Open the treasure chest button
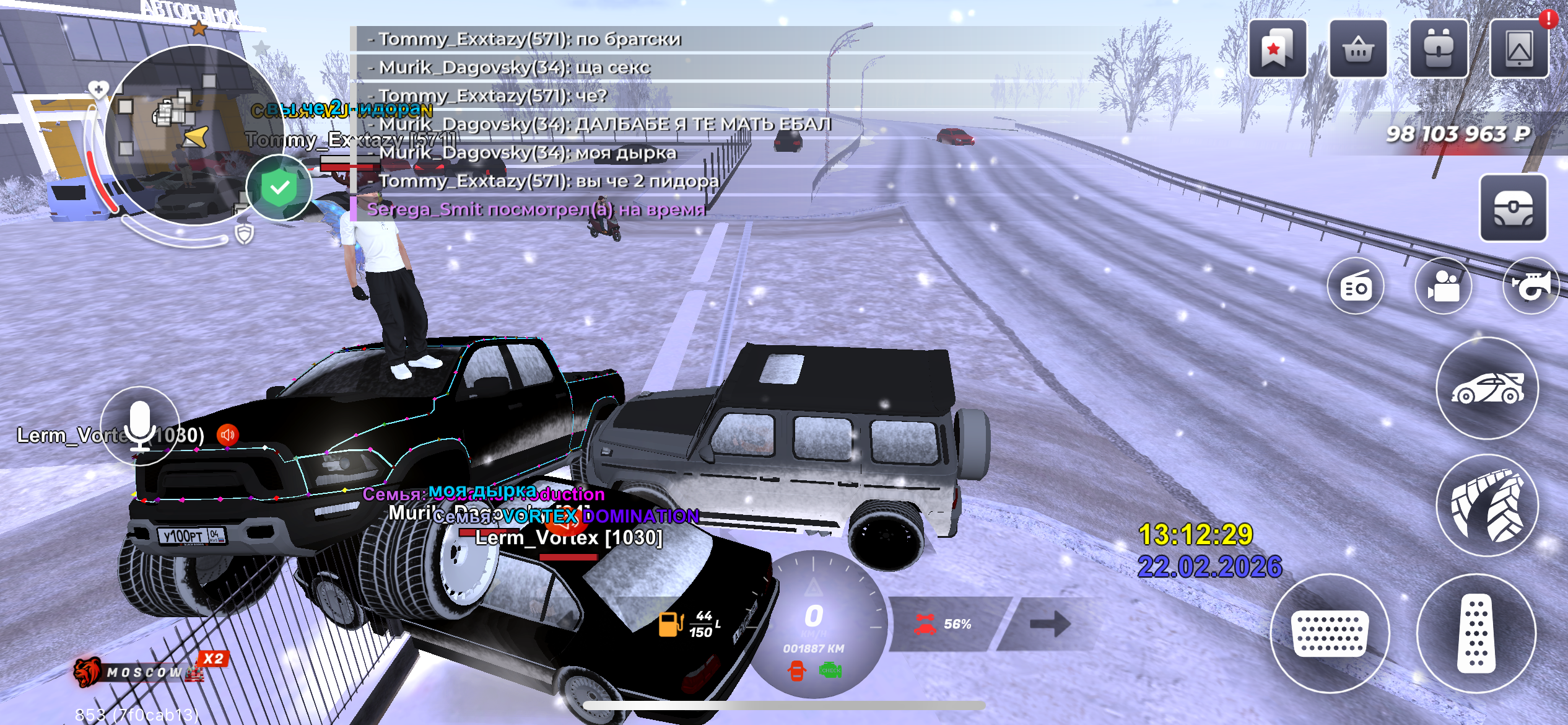Image resolution: width=1568 pixels, height=725 pixels. [1513, 208]
